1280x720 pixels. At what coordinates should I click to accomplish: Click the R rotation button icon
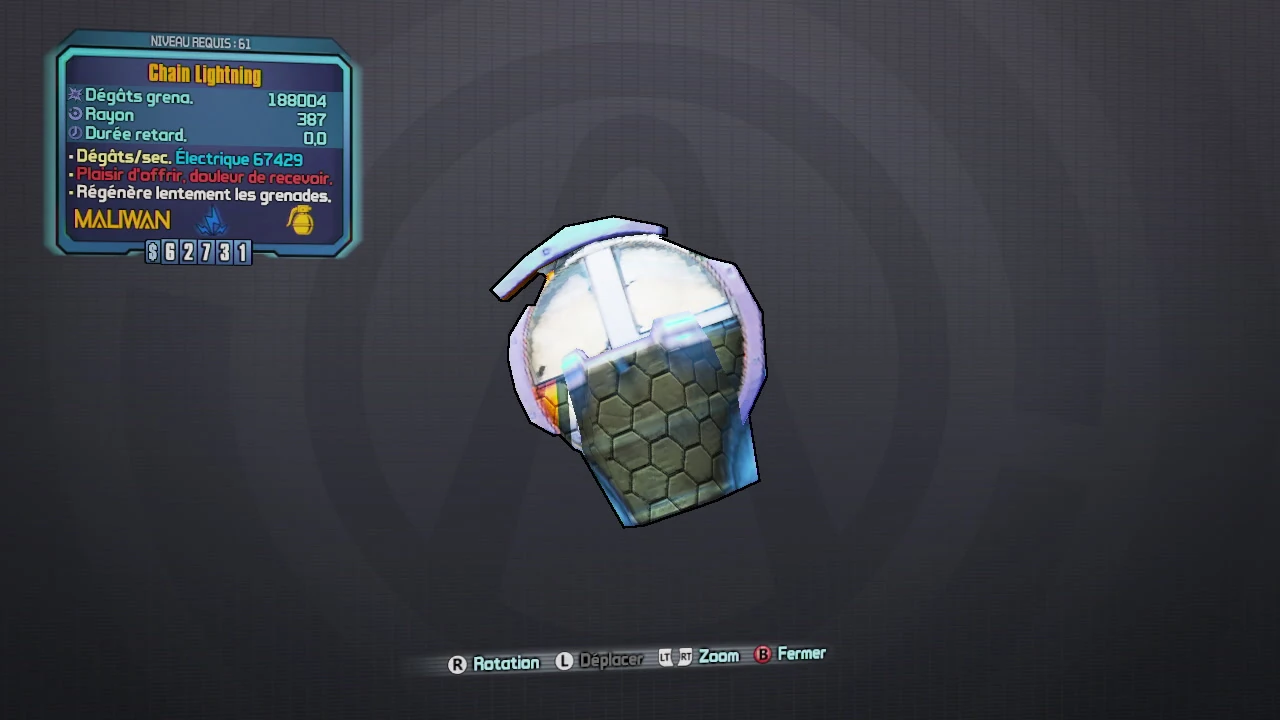[x=457, y=663]
